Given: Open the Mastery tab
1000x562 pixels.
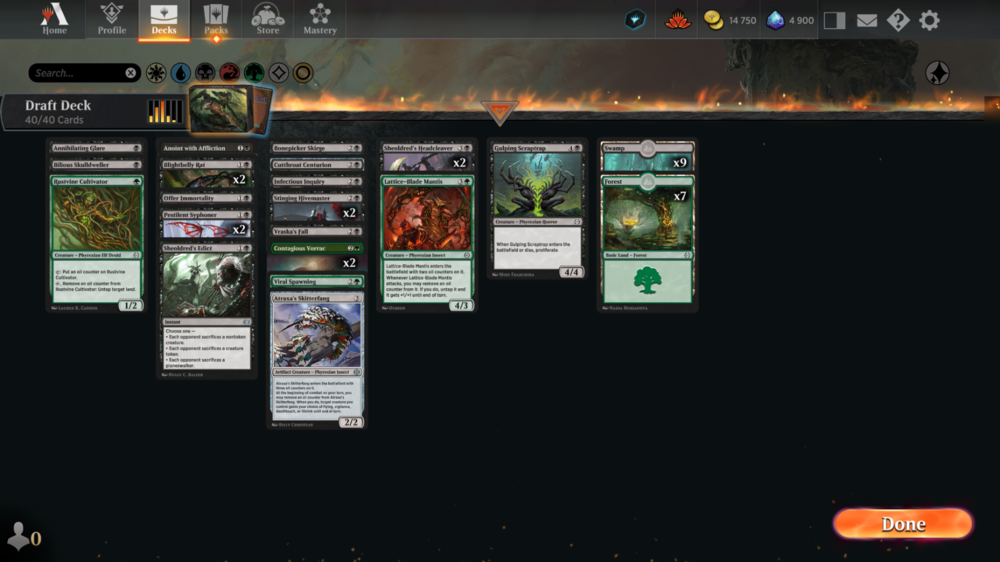Looking at the screenshot, I should [320, 19].
